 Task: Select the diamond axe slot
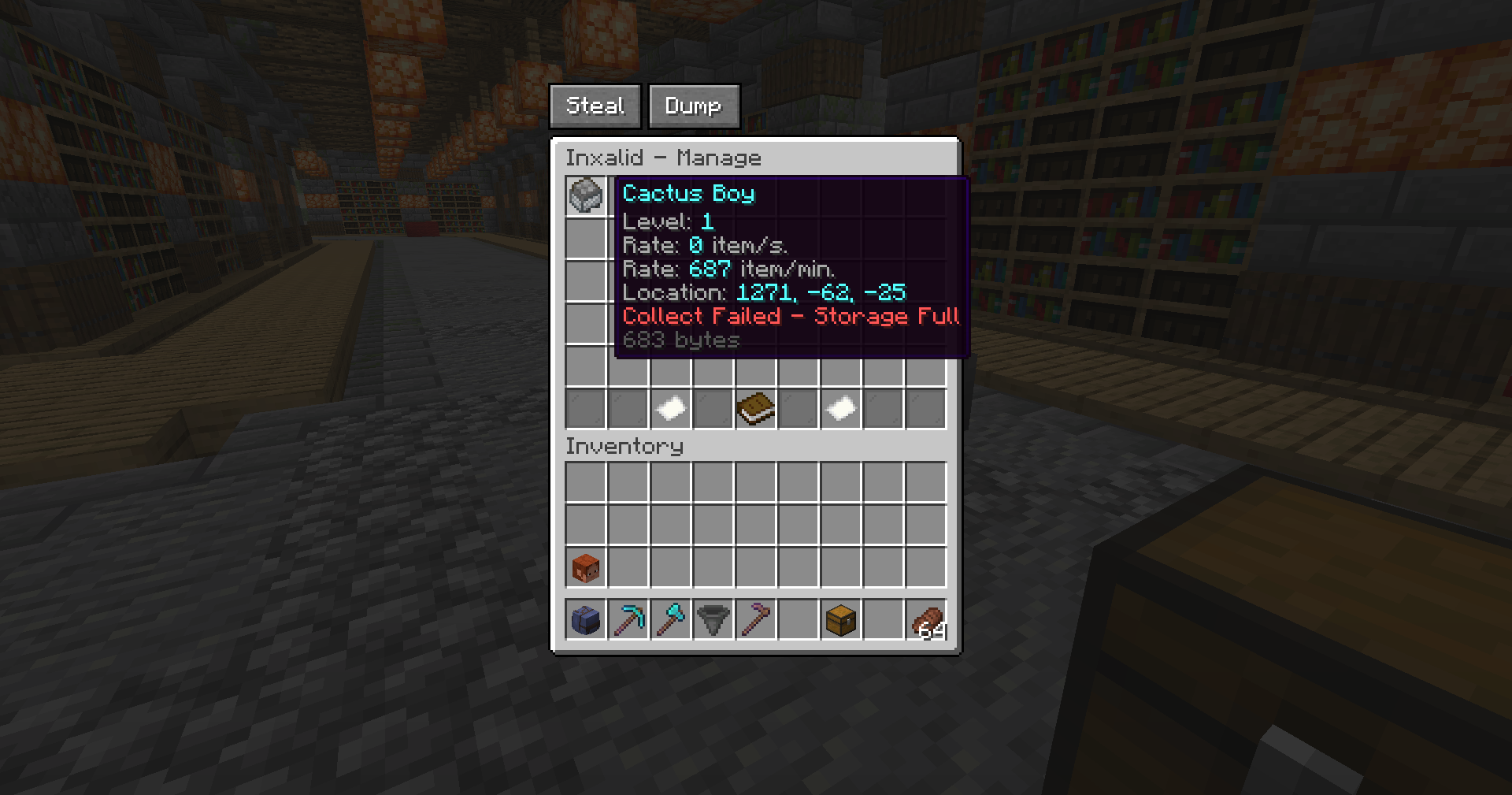point(671,620)
